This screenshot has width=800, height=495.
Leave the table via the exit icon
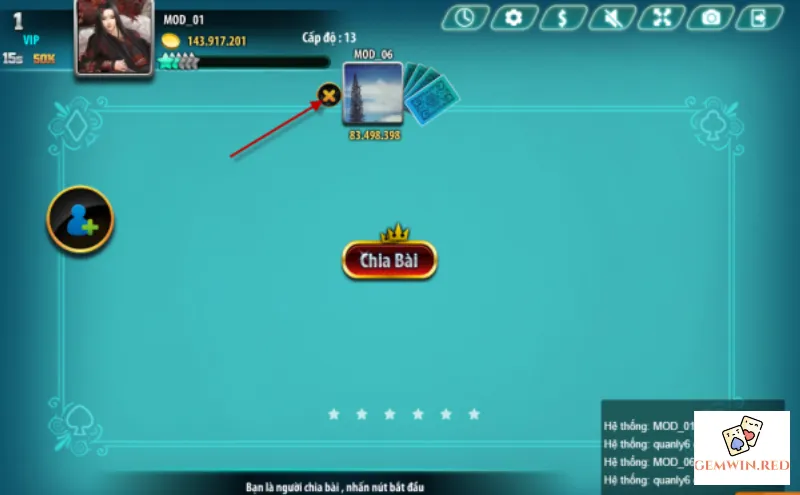click(x=759, y=17)
